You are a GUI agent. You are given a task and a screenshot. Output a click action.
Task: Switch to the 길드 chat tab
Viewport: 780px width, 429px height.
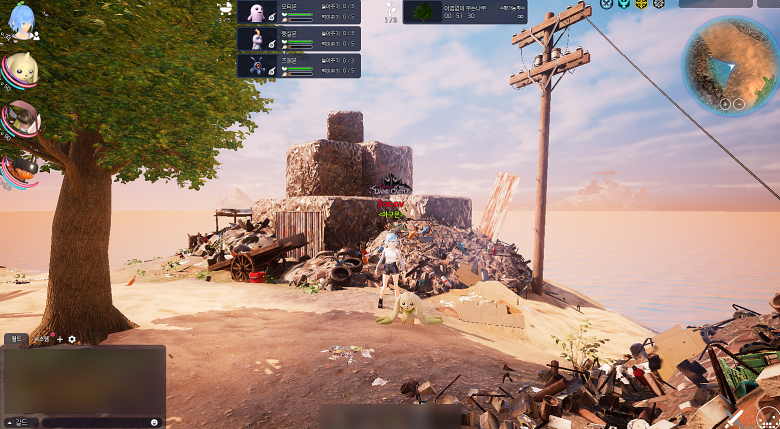pos(16,339)
